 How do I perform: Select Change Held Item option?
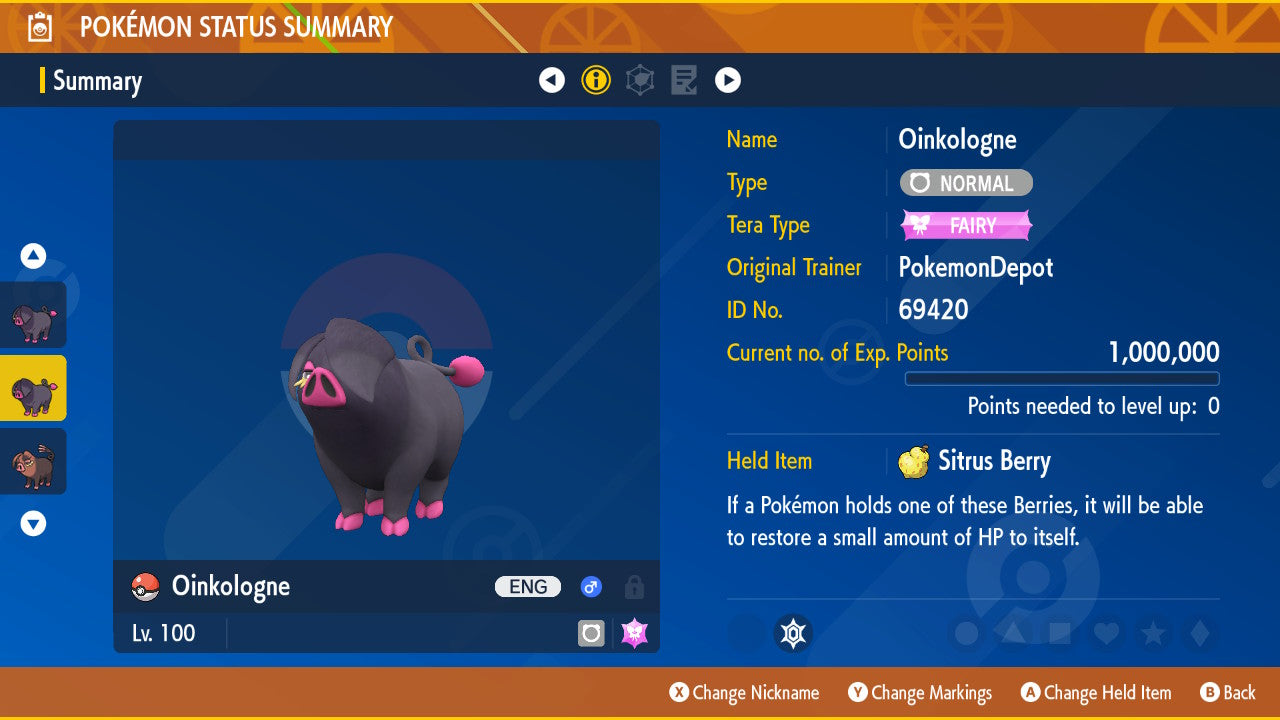[1095, 692]
